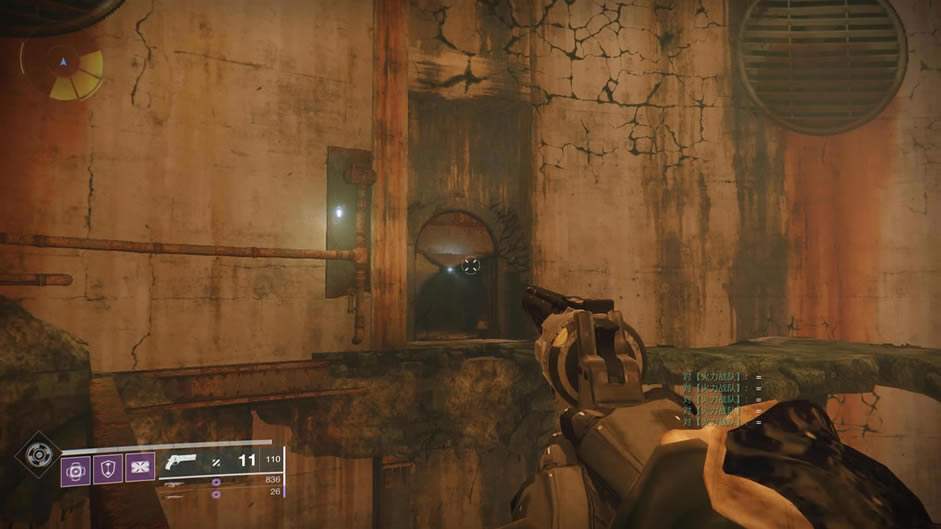
Task: Open the fireteam chat message feed
Action: (722, 399)
